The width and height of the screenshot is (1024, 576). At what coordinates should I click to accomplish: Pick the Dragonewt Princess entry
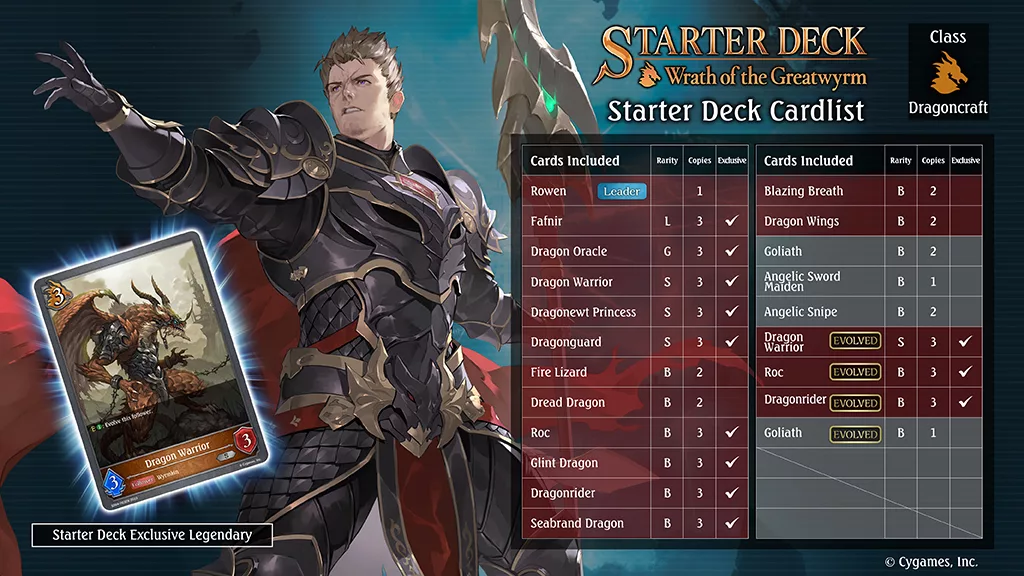point(634,312)
